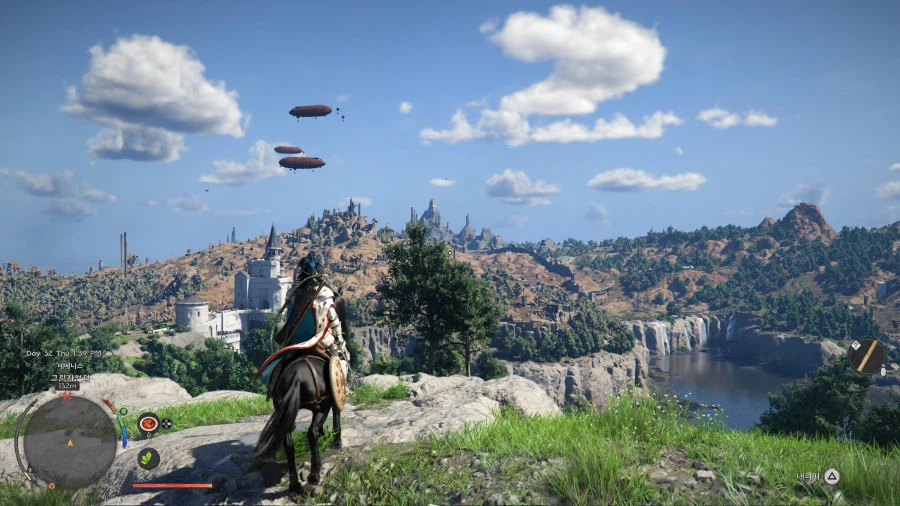Click the 132m distance tracker label

point(67,385)
